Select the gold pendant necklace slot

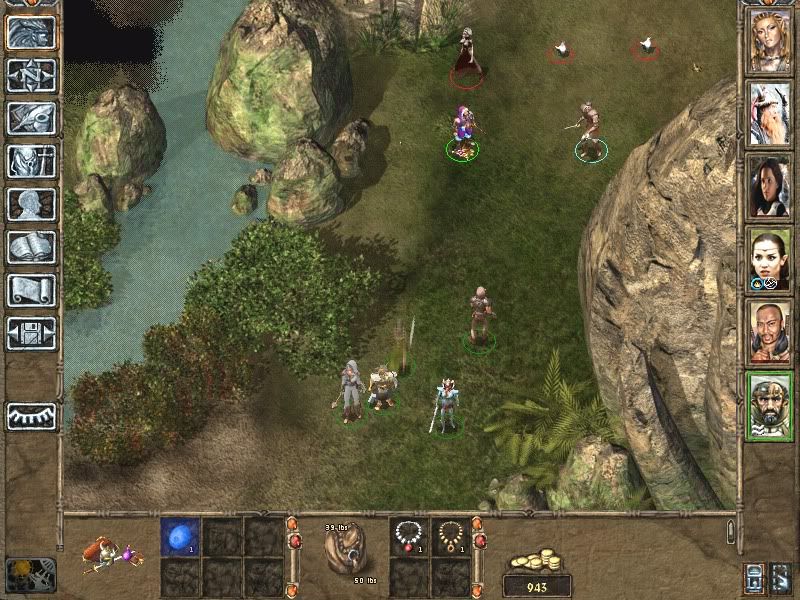(x=451, y=537)
